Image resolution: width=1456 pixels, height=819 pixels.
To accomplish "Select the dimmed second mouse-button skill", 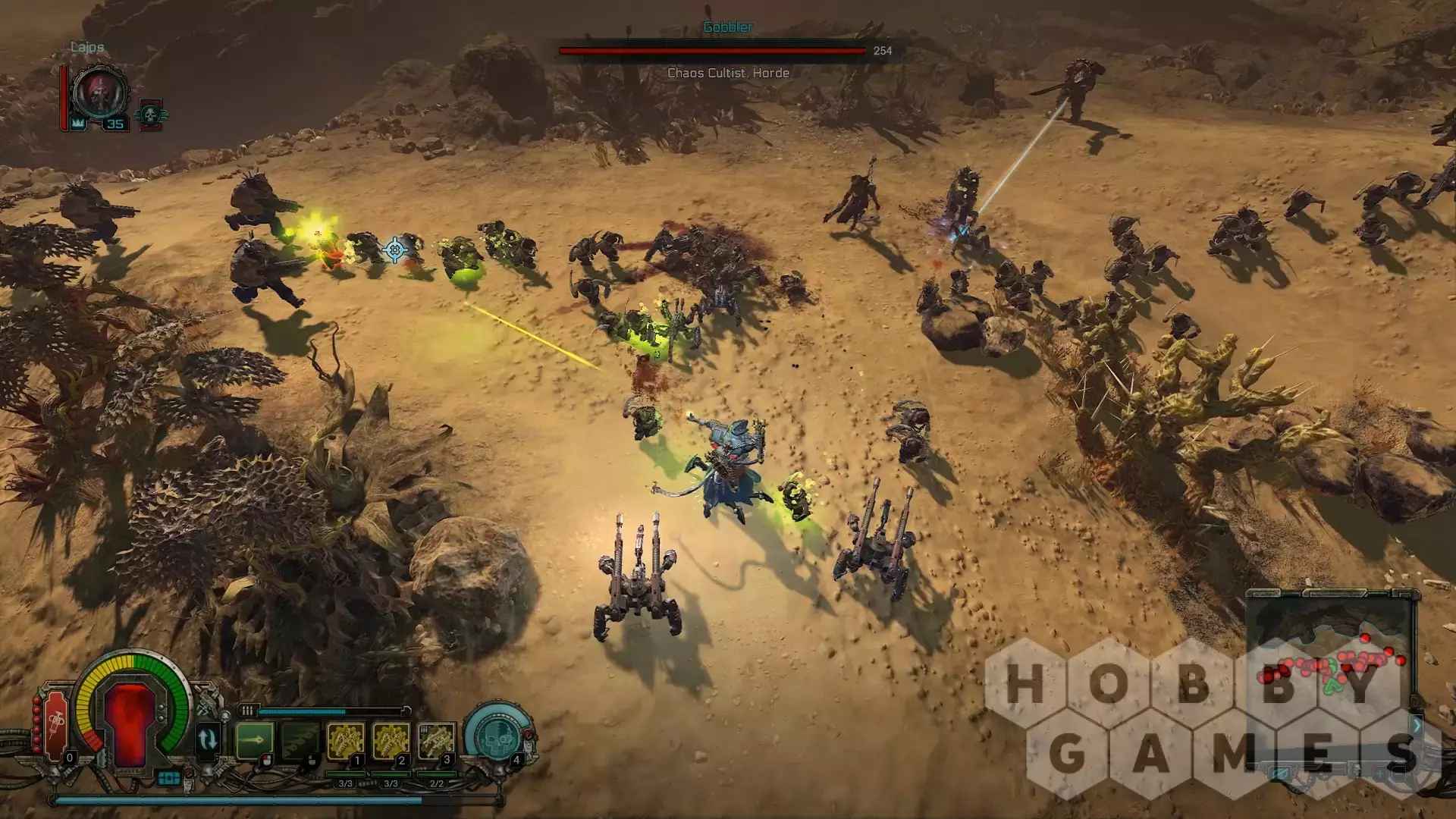I will (300, 739).
